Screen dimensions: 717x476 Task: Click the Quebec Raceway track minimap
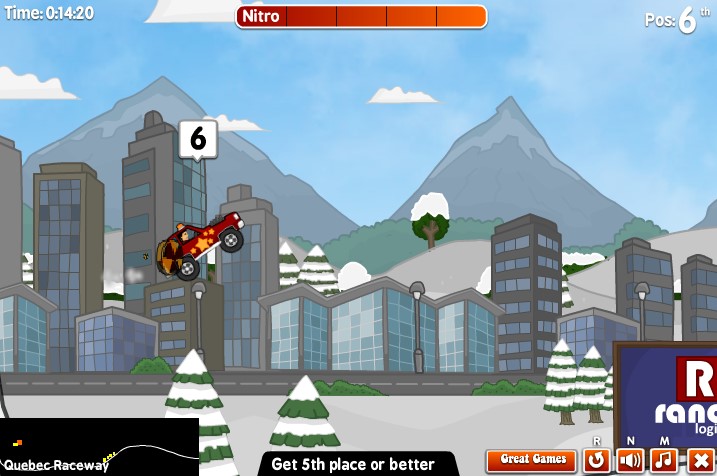click(x=99, y=447)
